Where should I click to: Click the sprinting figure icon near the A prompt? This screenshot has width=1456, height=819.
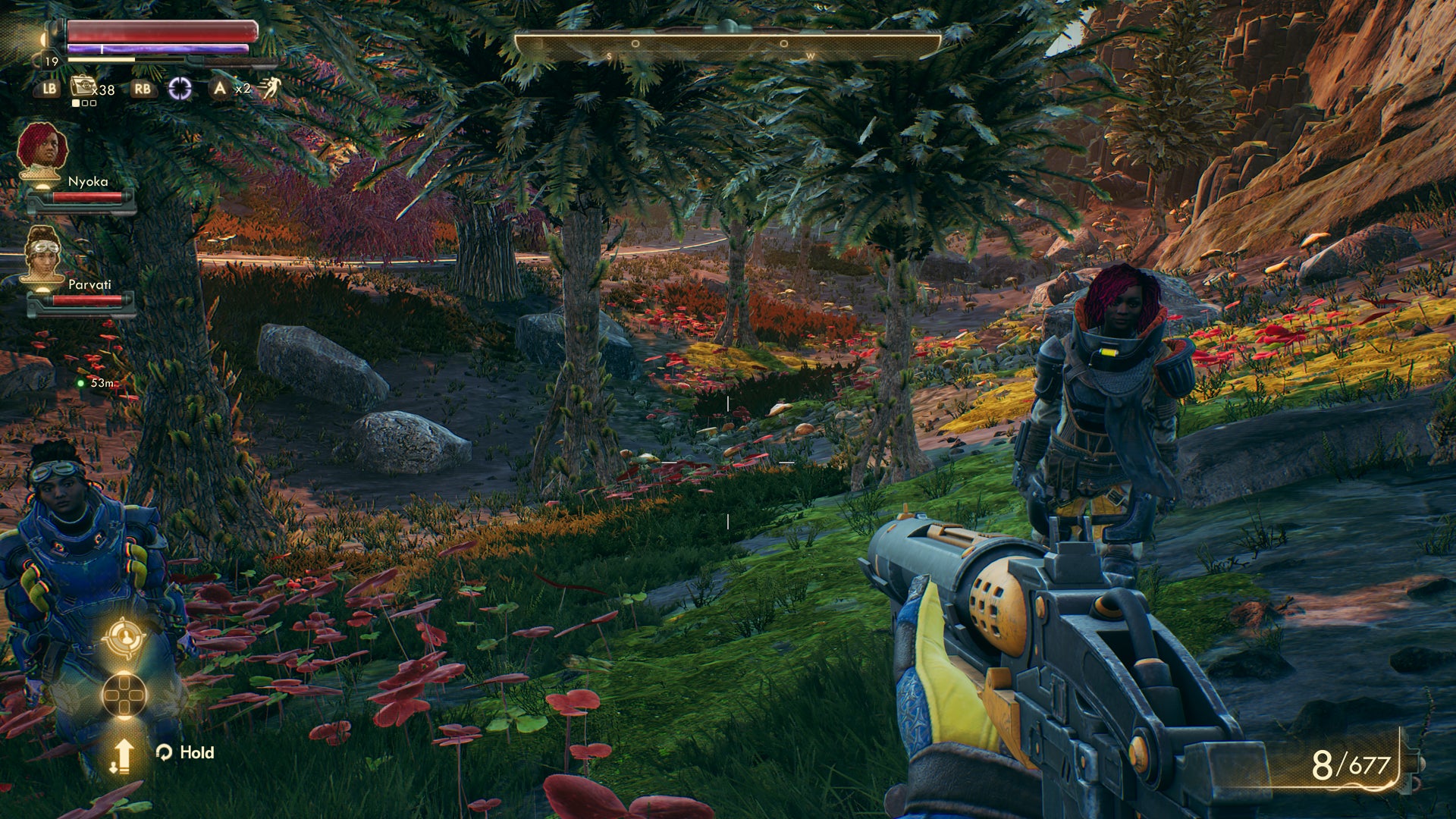click(273, 87)
